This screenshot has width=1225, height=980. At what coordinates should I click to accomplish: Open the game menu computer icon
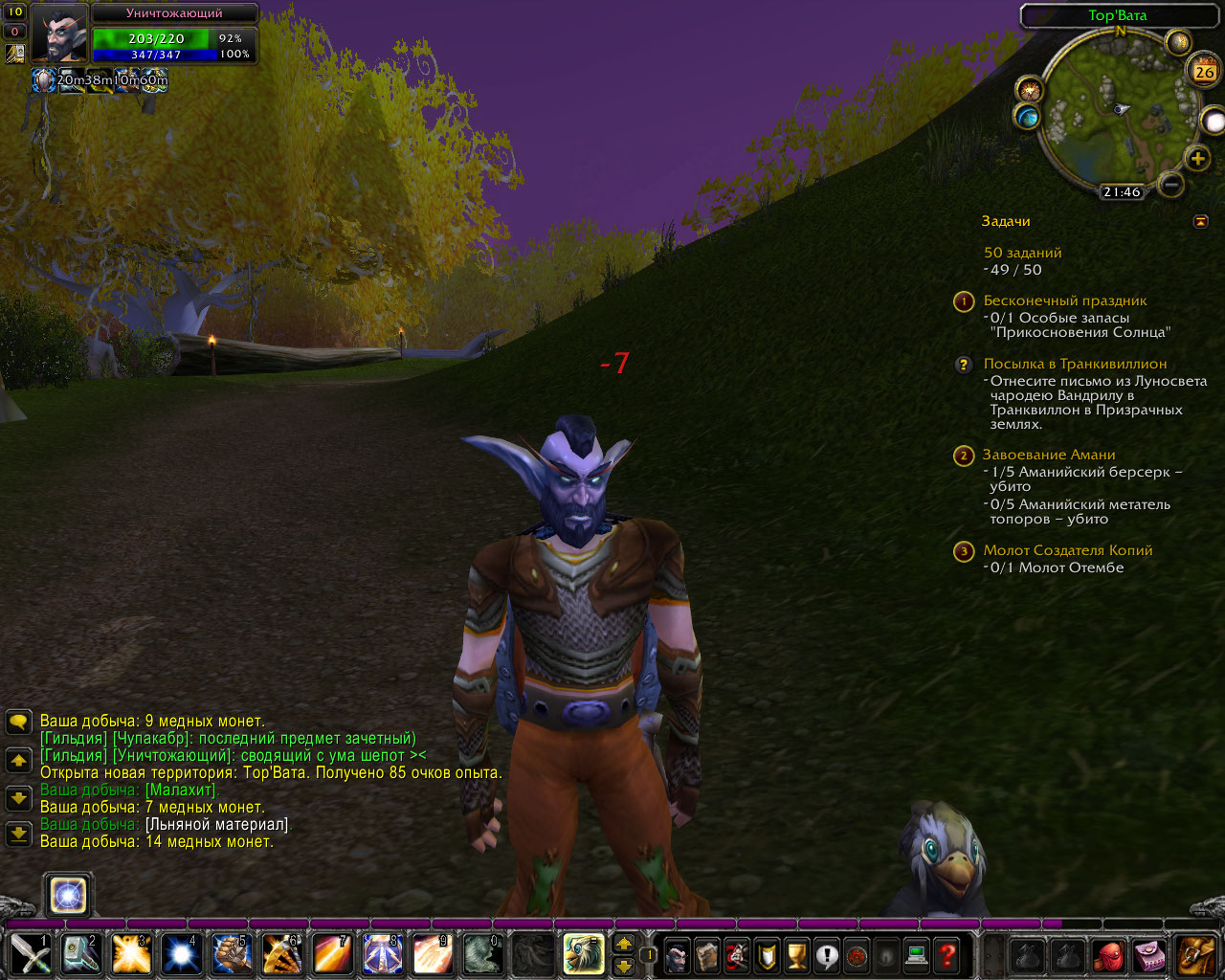coord(917,955)
